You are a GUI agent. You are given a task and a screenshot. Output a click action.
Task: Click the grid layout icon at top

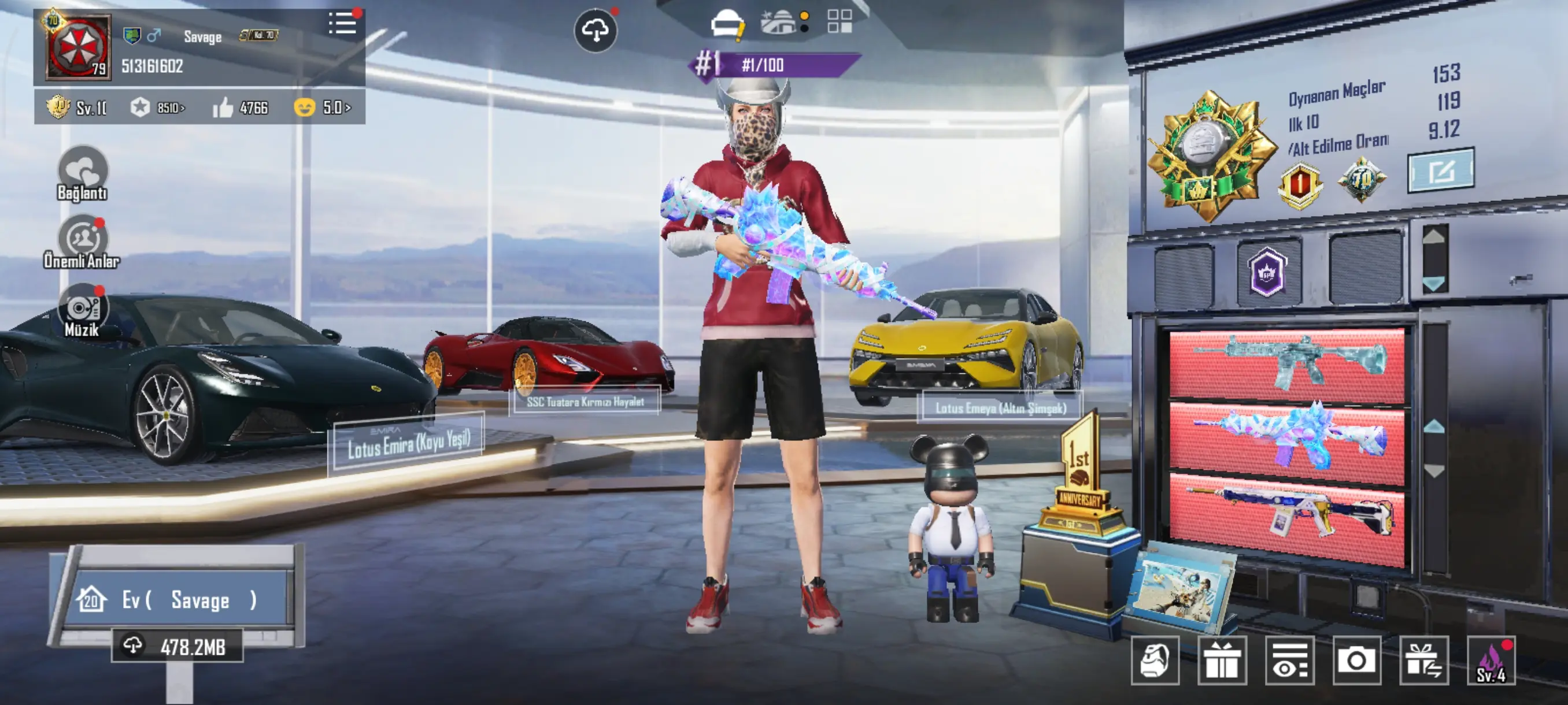point(840,21)
